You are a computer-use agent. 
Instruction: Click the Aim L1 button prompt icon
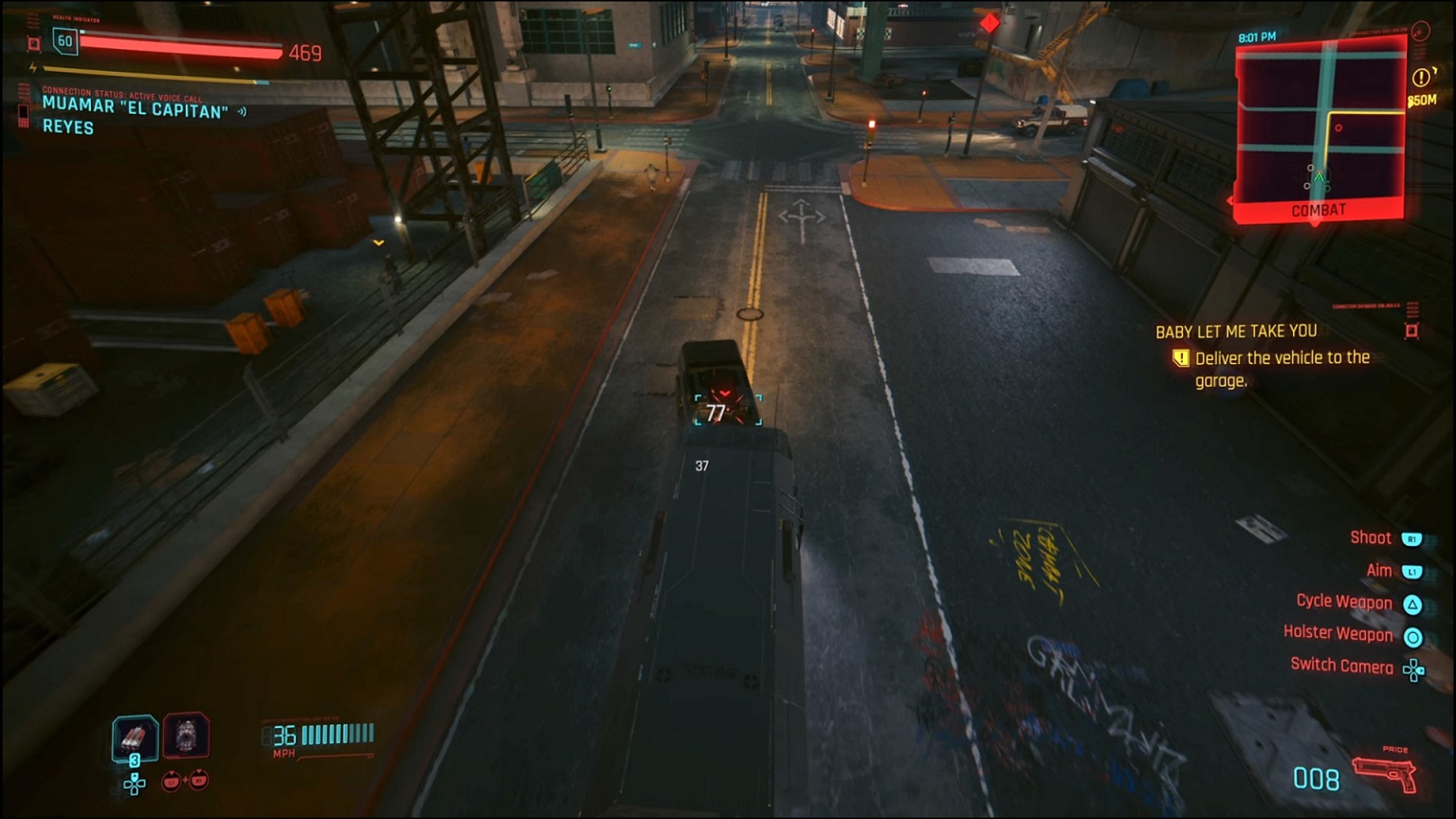pos(1411,570)
